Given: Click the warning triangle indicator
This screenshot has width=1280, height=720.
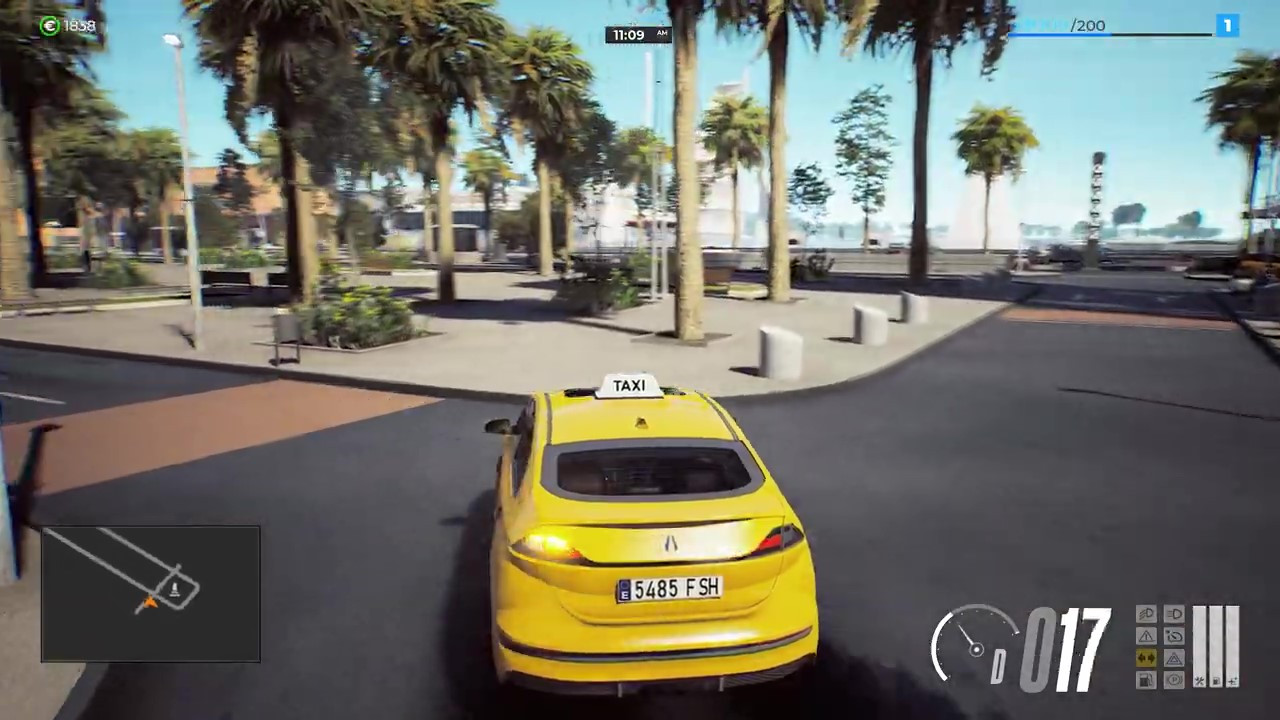Looking at the screenshot, I should click(x=1146, y=636).
